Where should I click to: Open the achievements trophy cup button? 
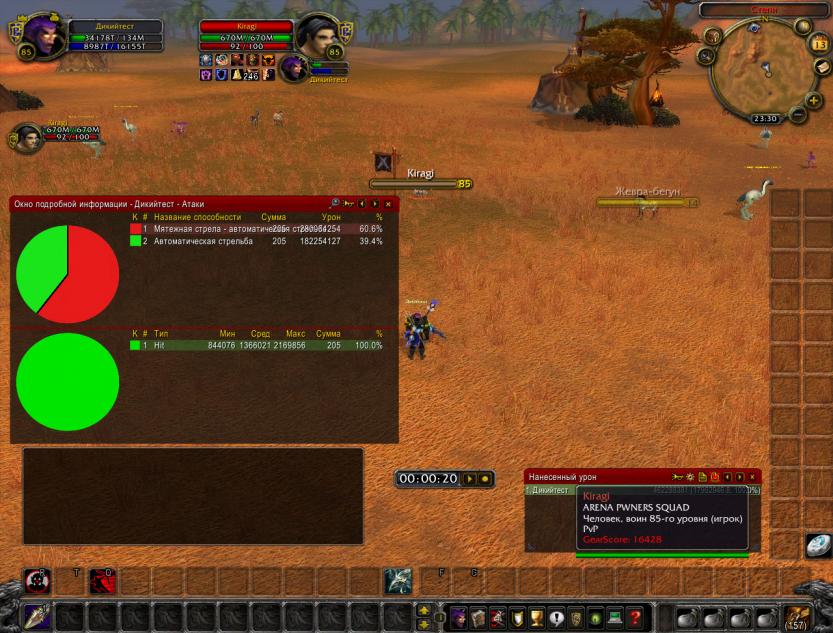(x=536, y=617)
